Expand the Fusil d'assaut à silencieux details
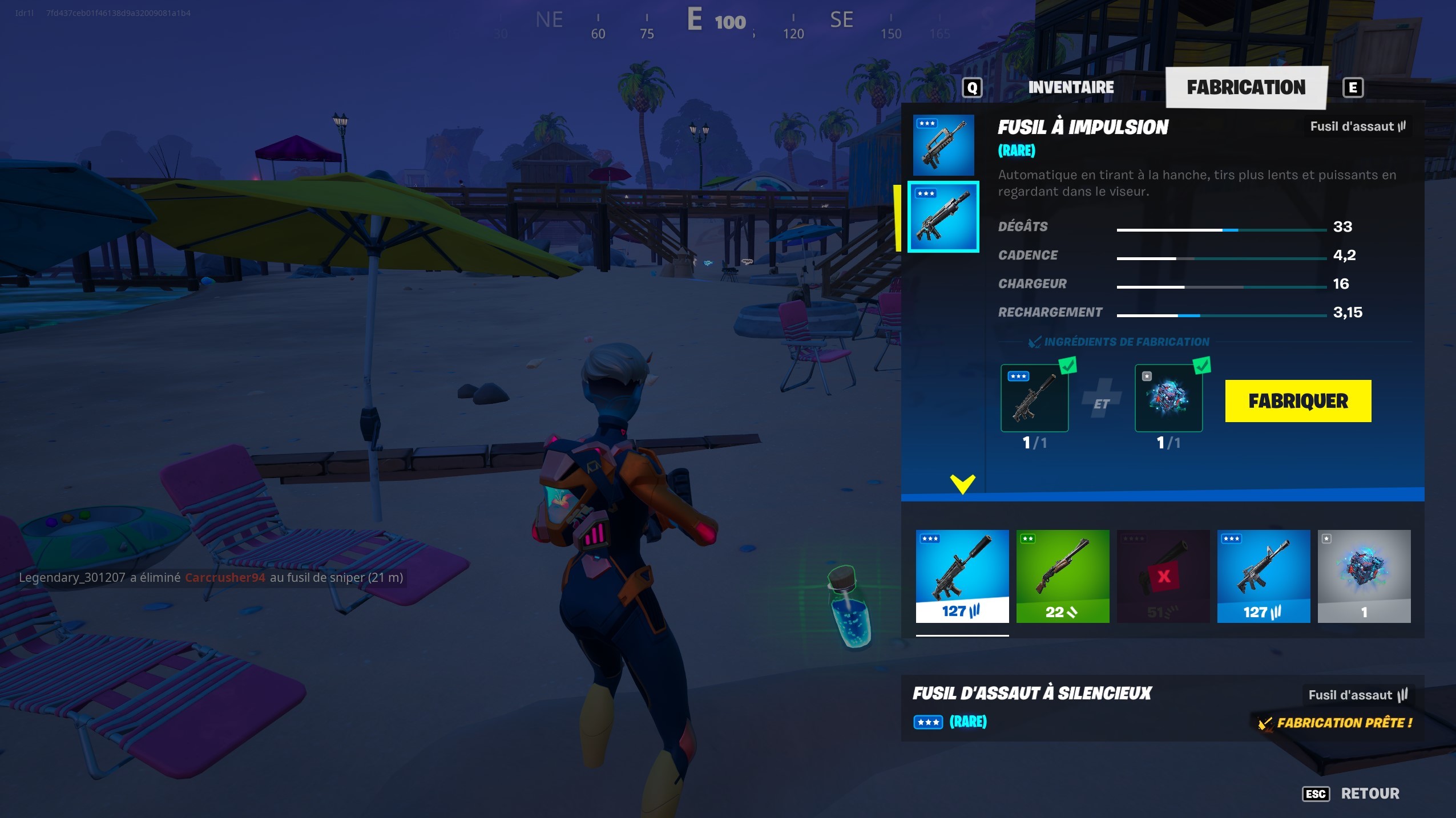The width and height of the screenshot is (1456, 818). [x=1033, y=694]
